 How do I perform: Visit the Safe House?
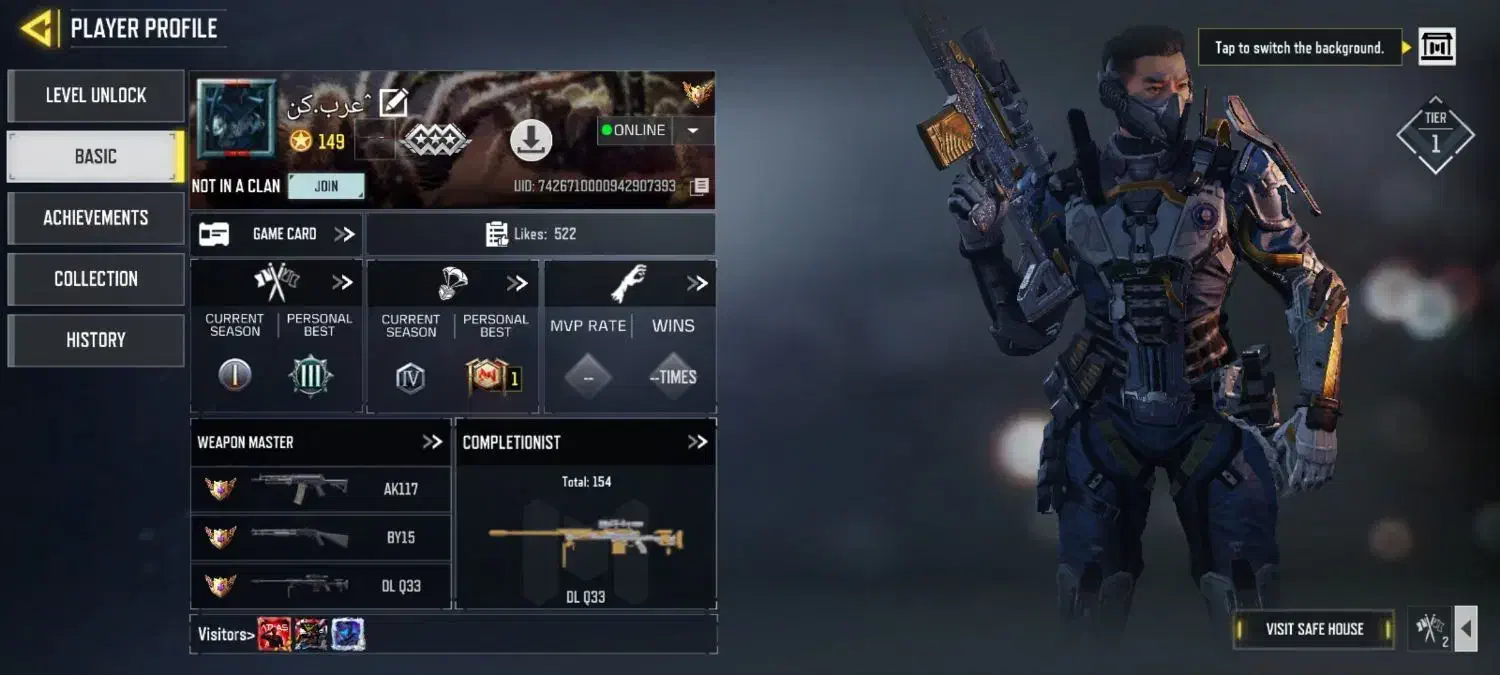(1314, 629)
